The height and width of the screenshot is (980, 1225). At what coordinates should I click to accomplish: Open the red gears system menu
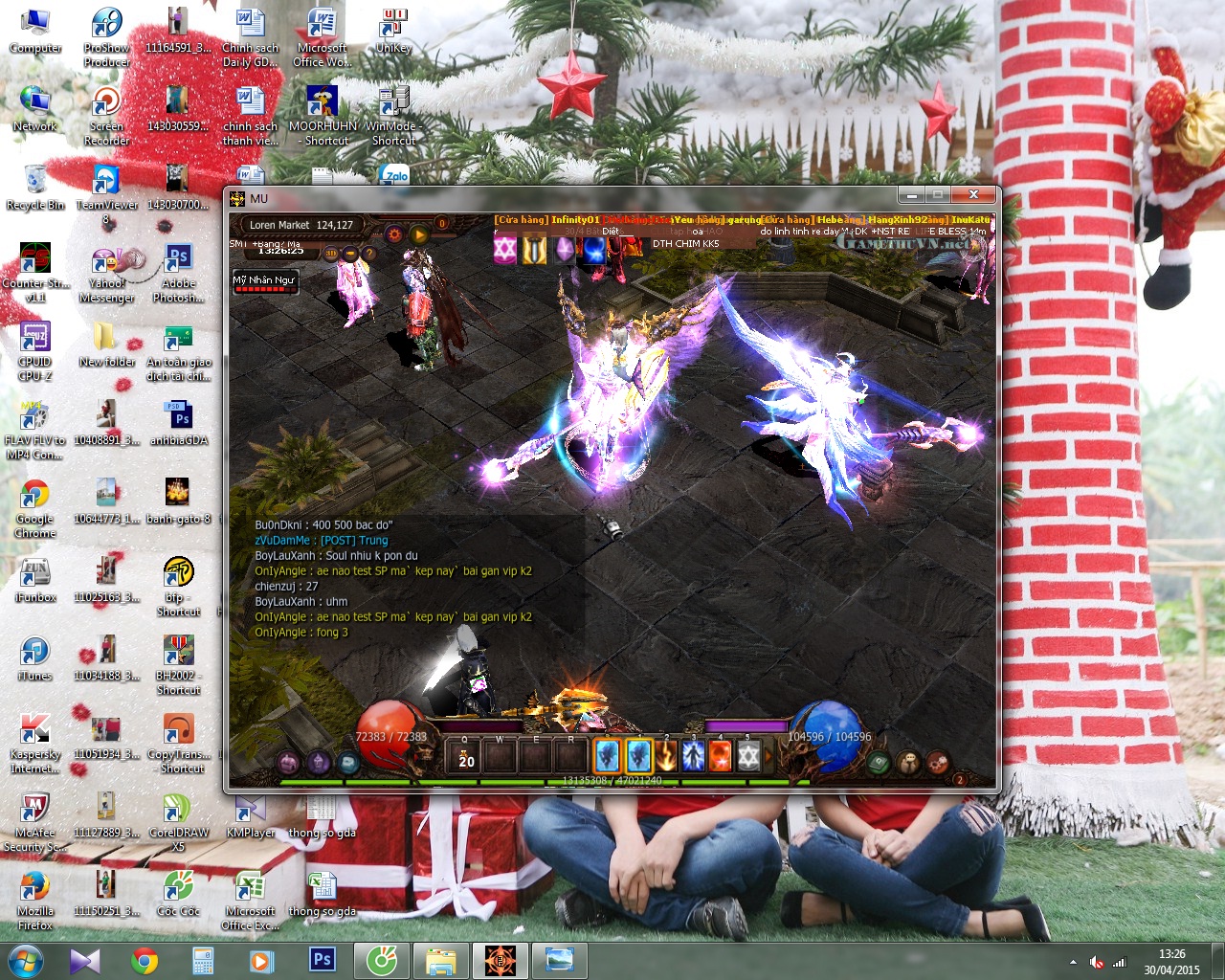coord(938,763)
